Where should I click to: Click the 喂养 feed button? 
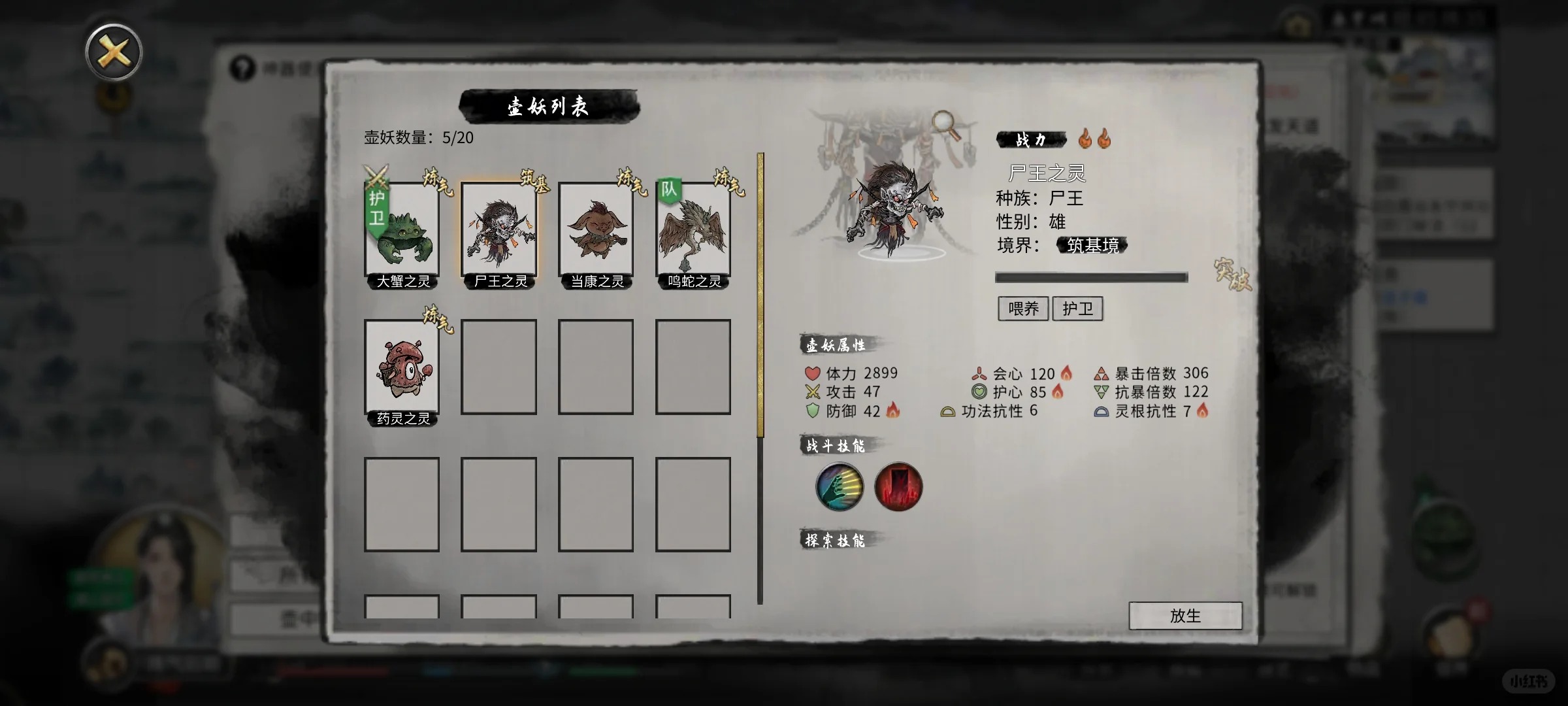click(x=1023, y=309)
